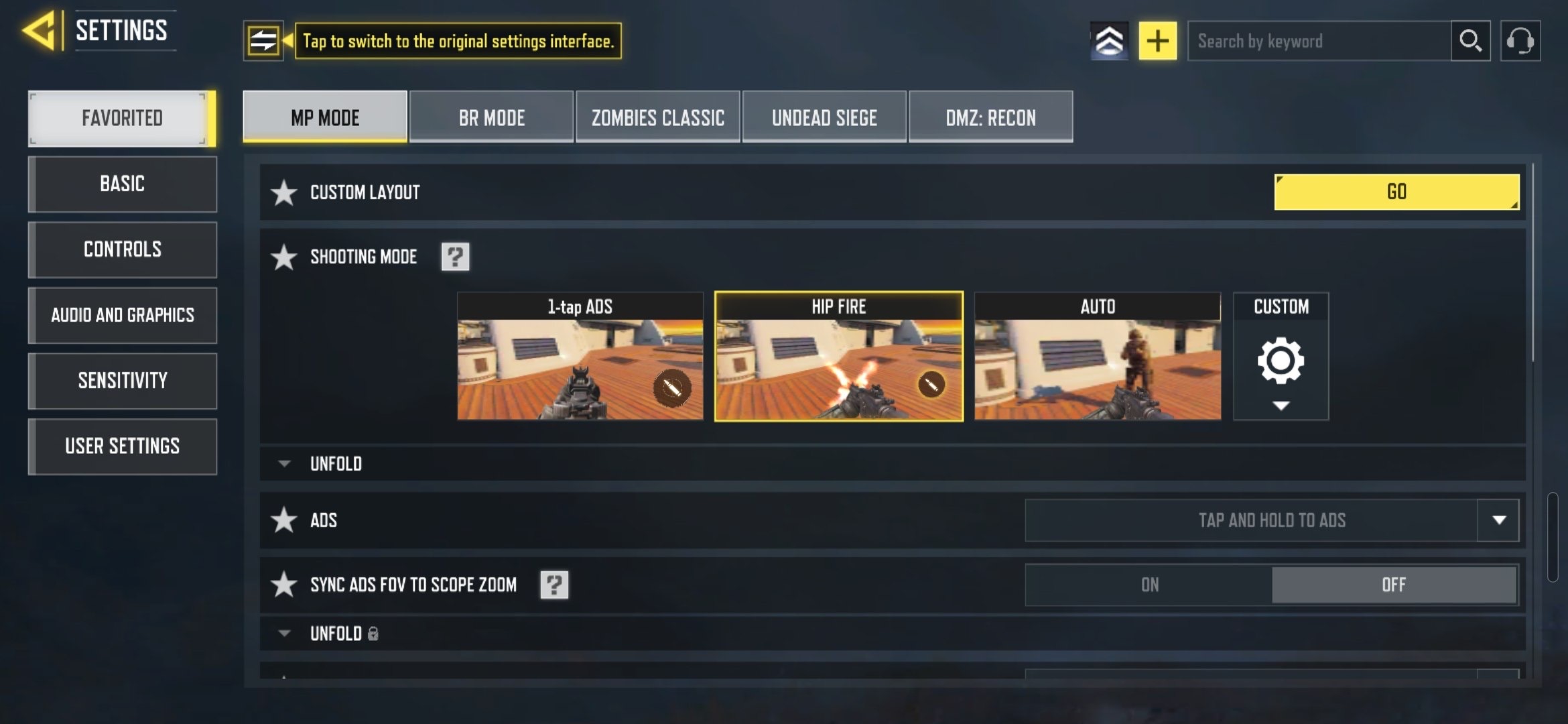Turn on Sync ADS FOV to Scope Zoom
The width and height of the screenshot is (1568, 724).
pyautogui.click(x=1149, y=585)
